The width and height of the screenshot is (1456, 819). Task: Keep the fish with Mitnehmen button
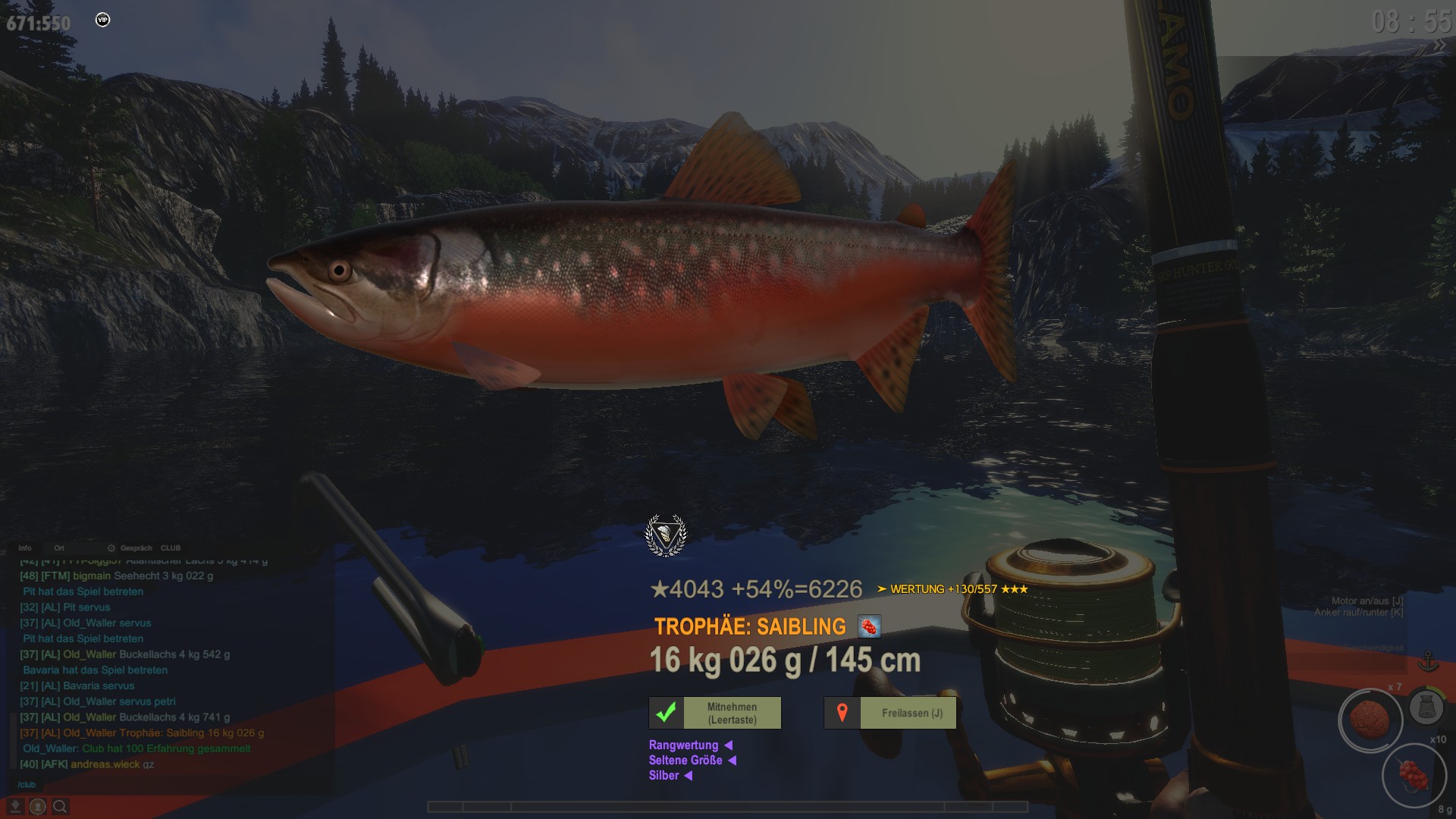pyautogui.click(x=715, y=713)
